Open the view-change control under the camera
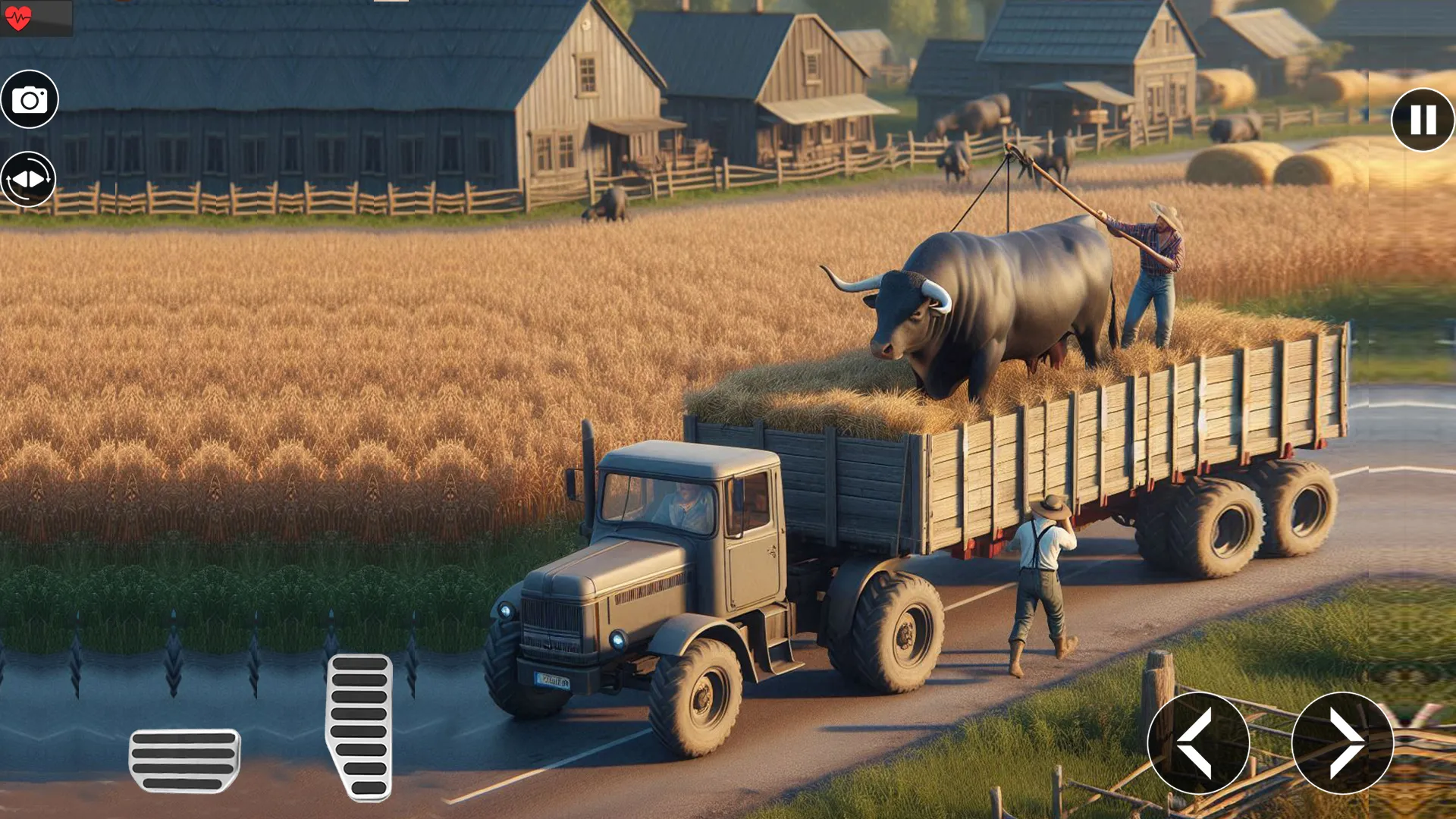 [29, 179]
